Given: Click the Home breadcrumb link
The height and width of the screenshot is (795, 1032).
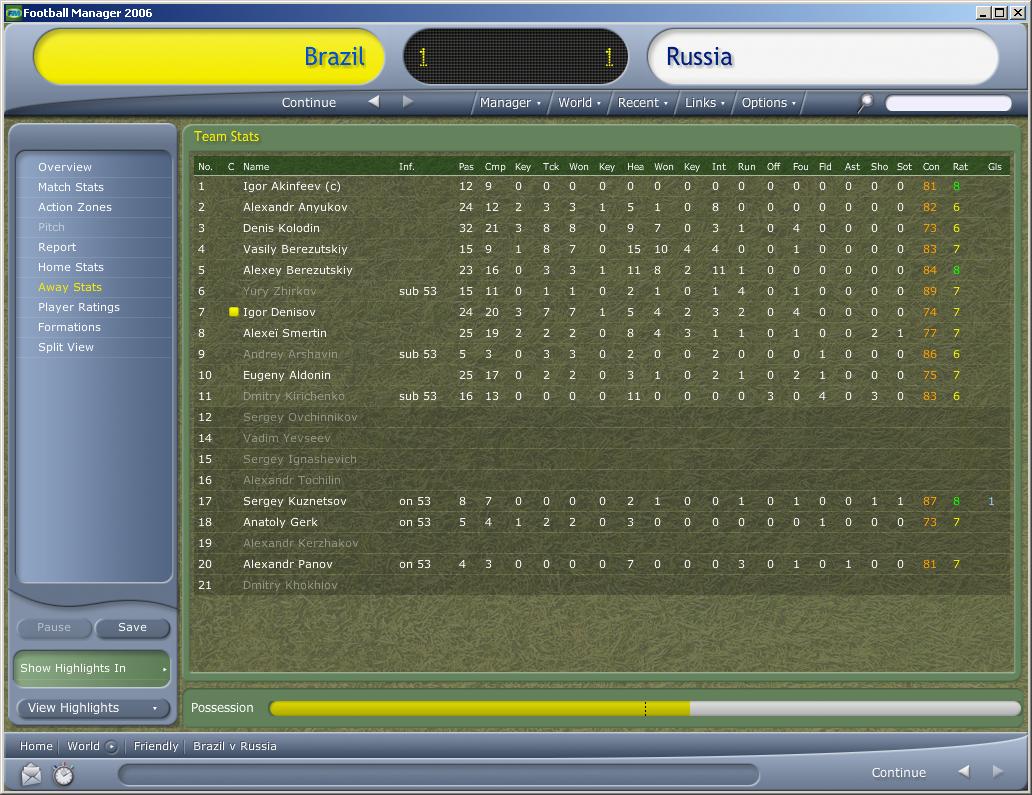Looking at the screenshot, I should click(36, 746).
